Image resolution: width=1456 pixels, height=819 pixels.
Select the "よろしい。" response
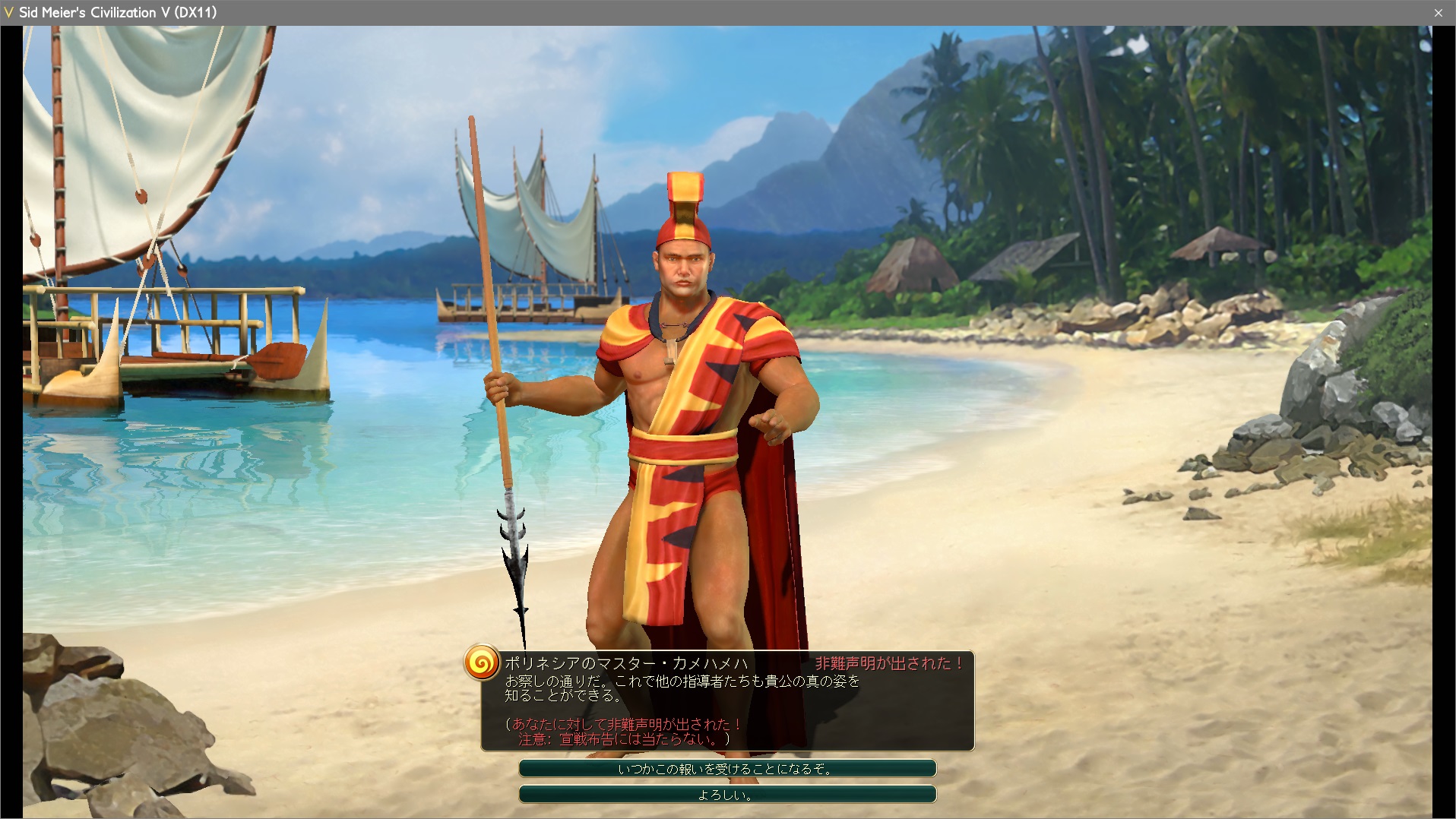(727, 795)
